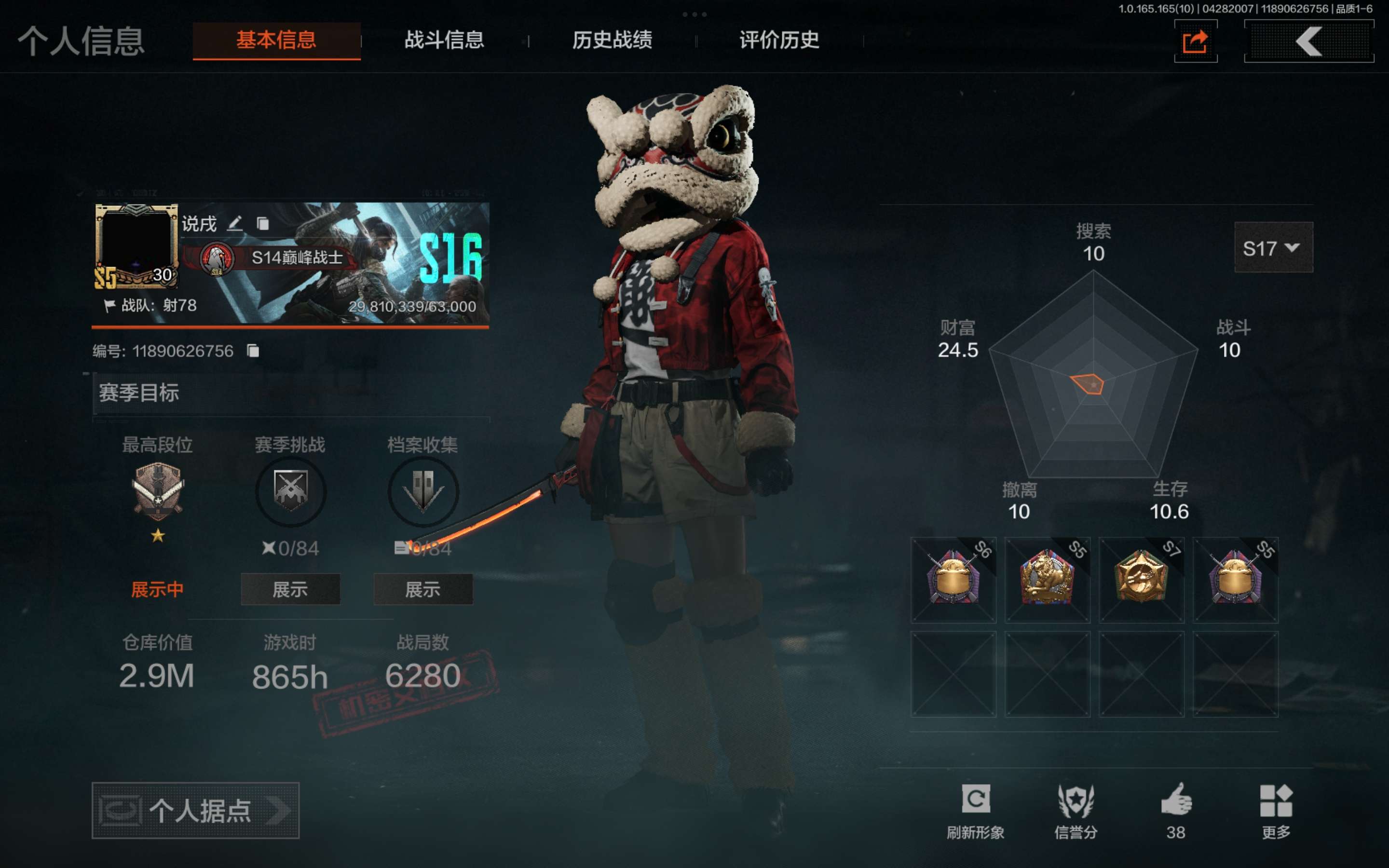Image resolution: width=1389 pixels, height=868 pixels.
Task: Show the 赛季挑战 badge
Action: click(x=290, y=589)
